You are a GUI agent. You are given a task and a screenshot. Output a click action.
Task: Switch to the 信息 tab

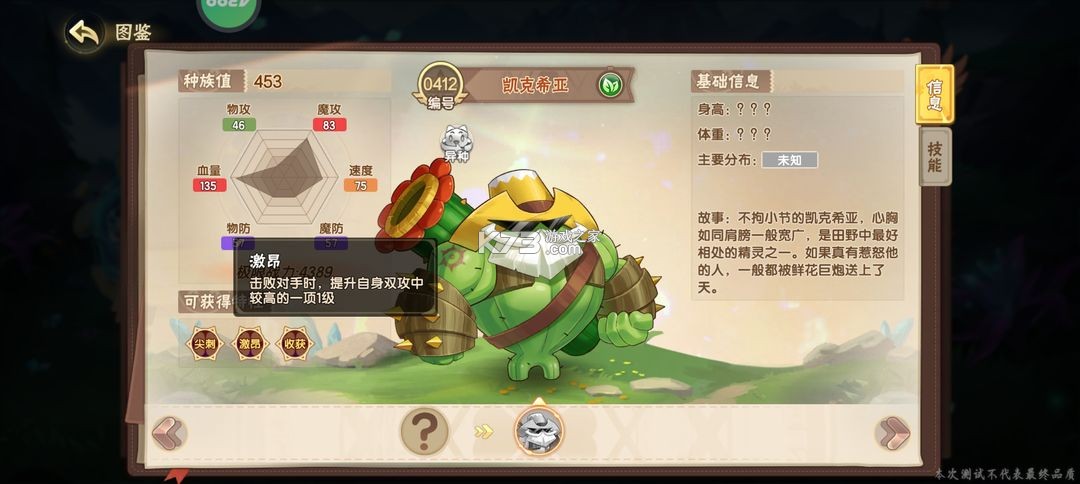coord(934,95)
